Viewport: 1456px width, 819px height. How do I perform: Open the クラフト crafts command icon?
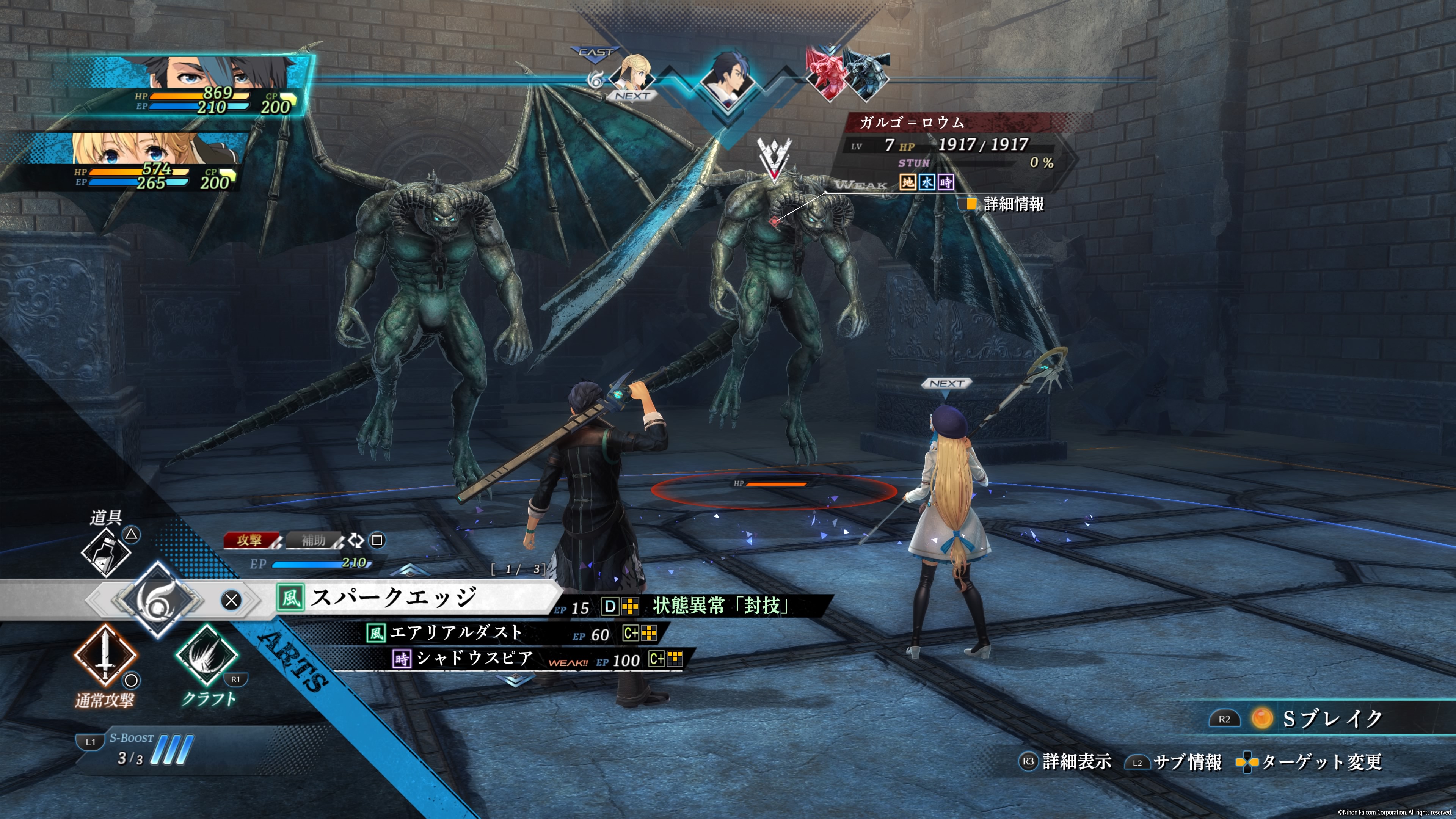click(206, 656)
